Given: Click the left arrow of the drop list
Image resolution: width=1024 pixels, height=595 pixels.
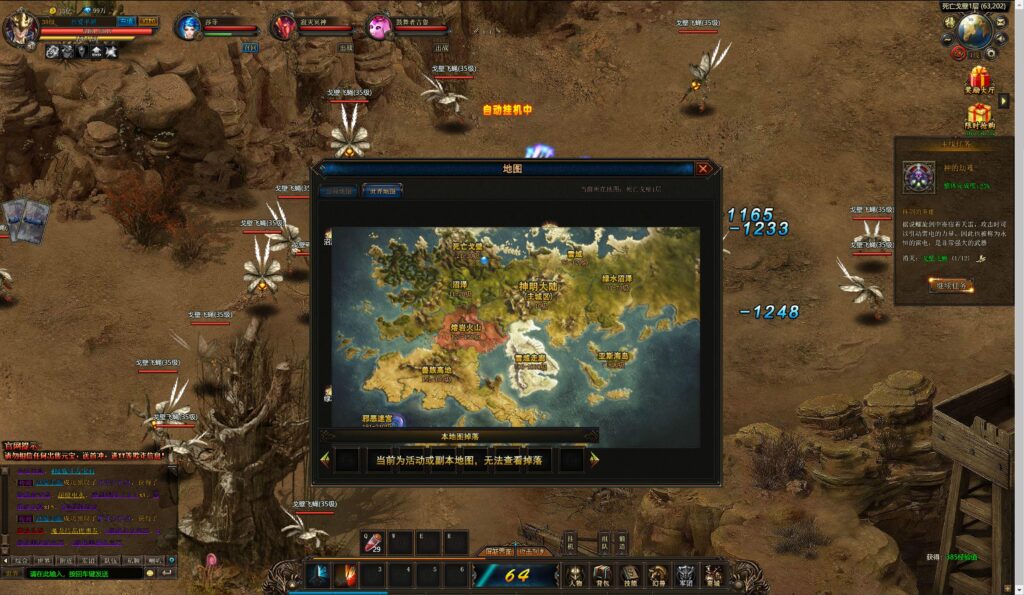Looking at the screenshot, I should pyautogui.click(x=325, y=460).
